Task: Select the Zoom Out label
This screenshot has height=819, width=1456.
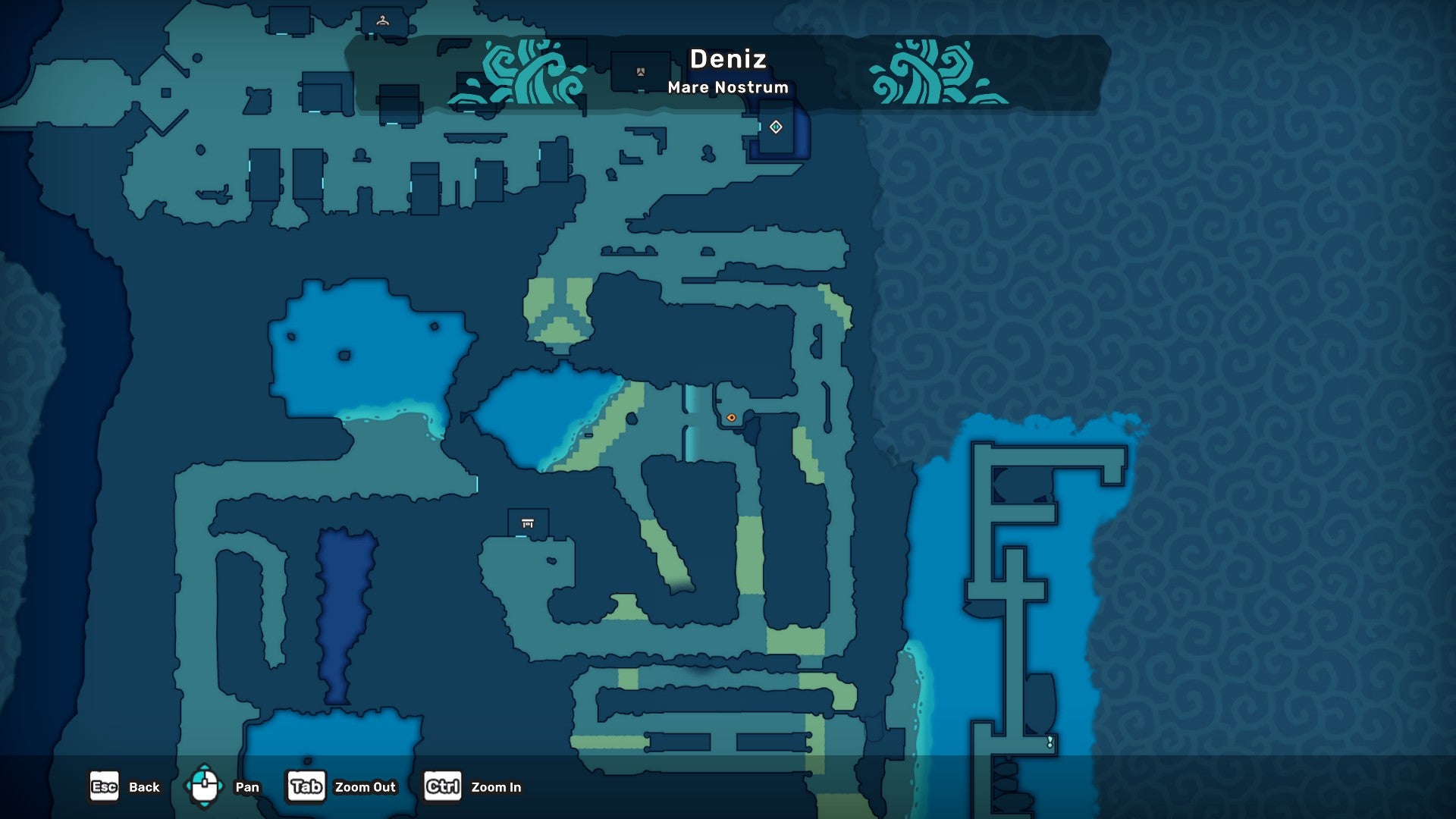Action: click(x=366, y=787)
